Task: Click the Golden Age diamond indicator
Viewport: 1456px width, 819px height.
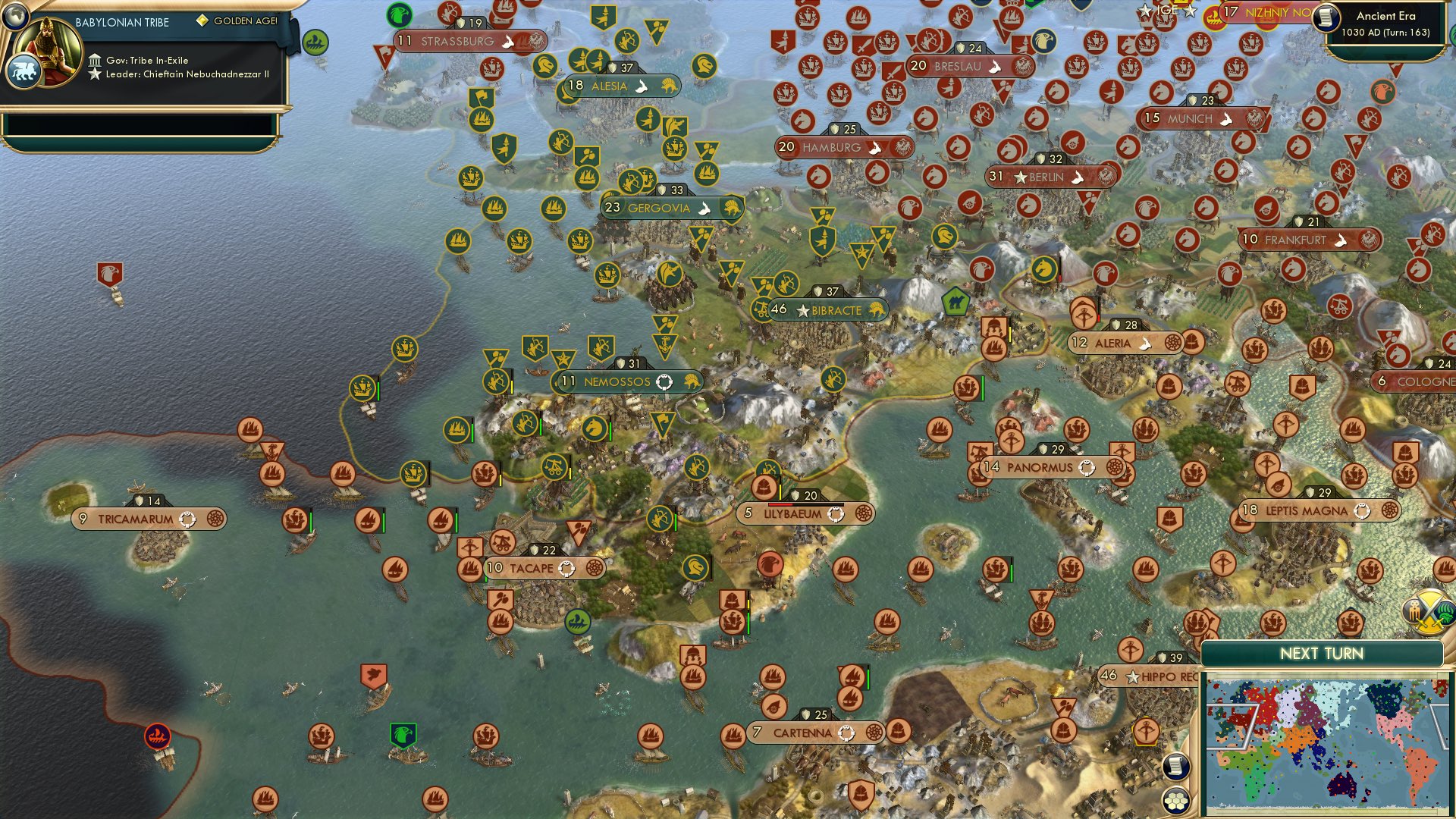Action: click(x=203, y=22)
